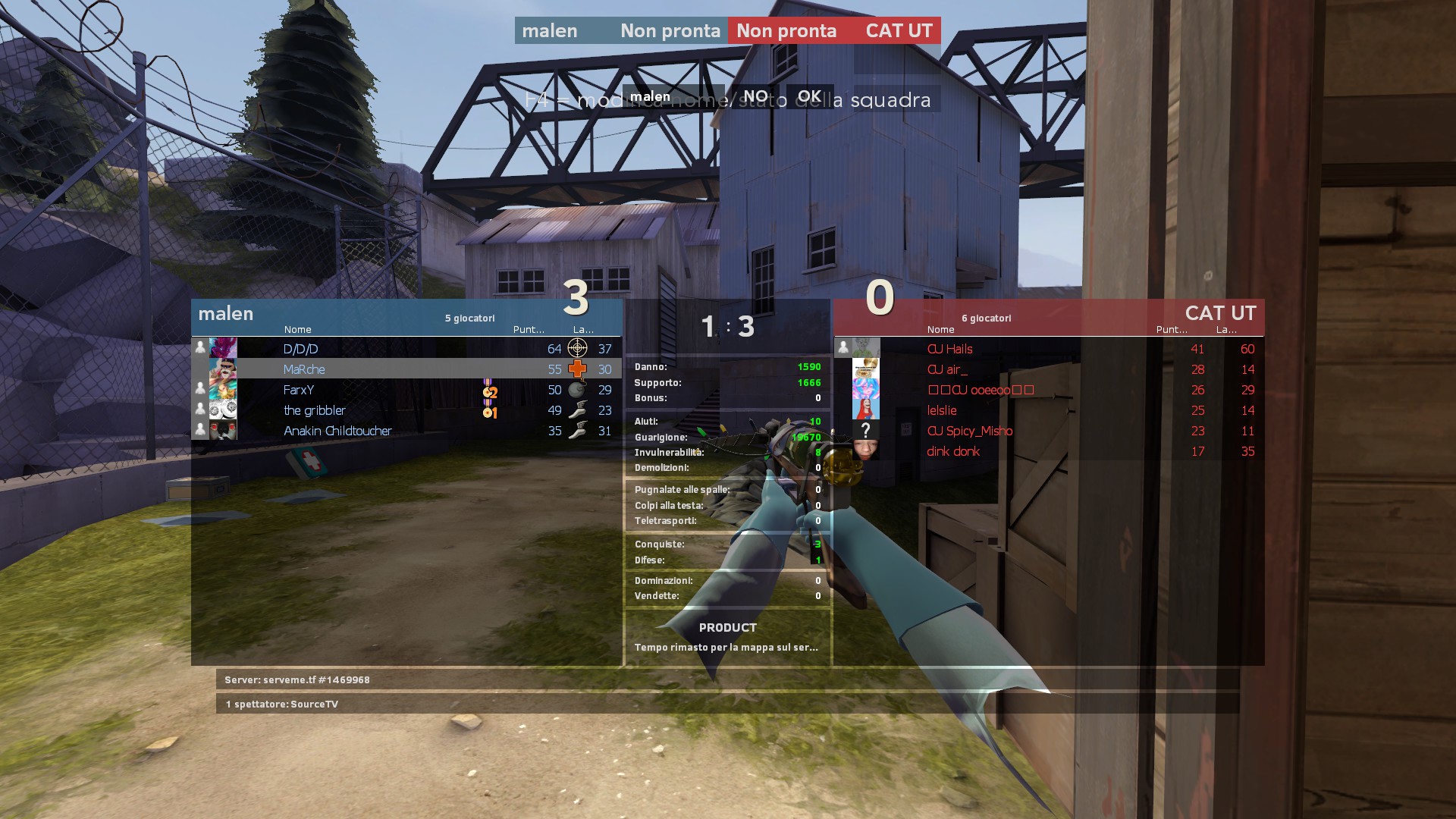Pick the gribbler player row
Viewport: 1456px width, 819px height.
(x=315, y=410)
